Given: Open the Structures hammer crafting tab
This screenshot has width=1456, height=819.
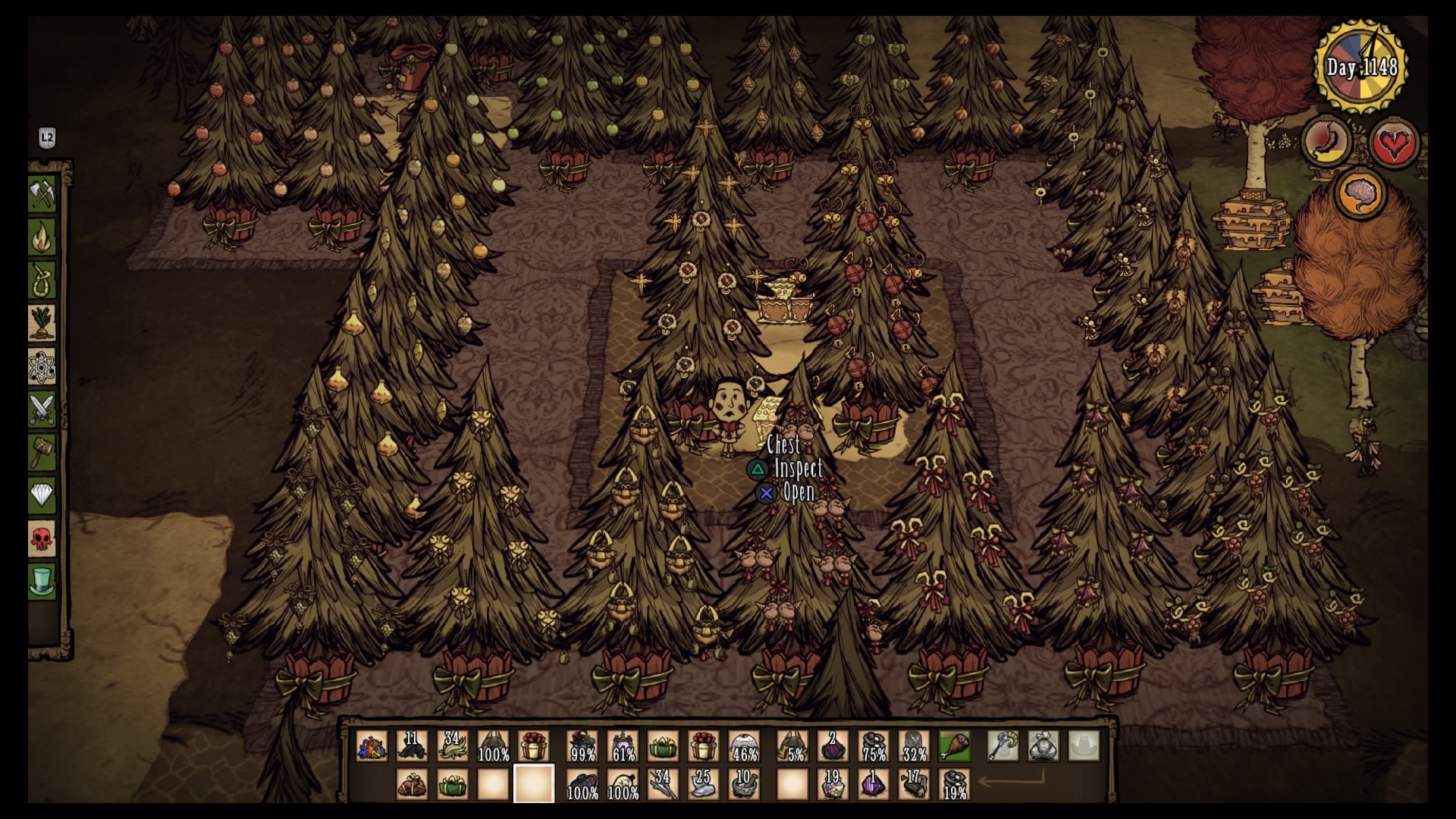Looking at the screenshot, I should pyautogui.click(x=42, y=453).
